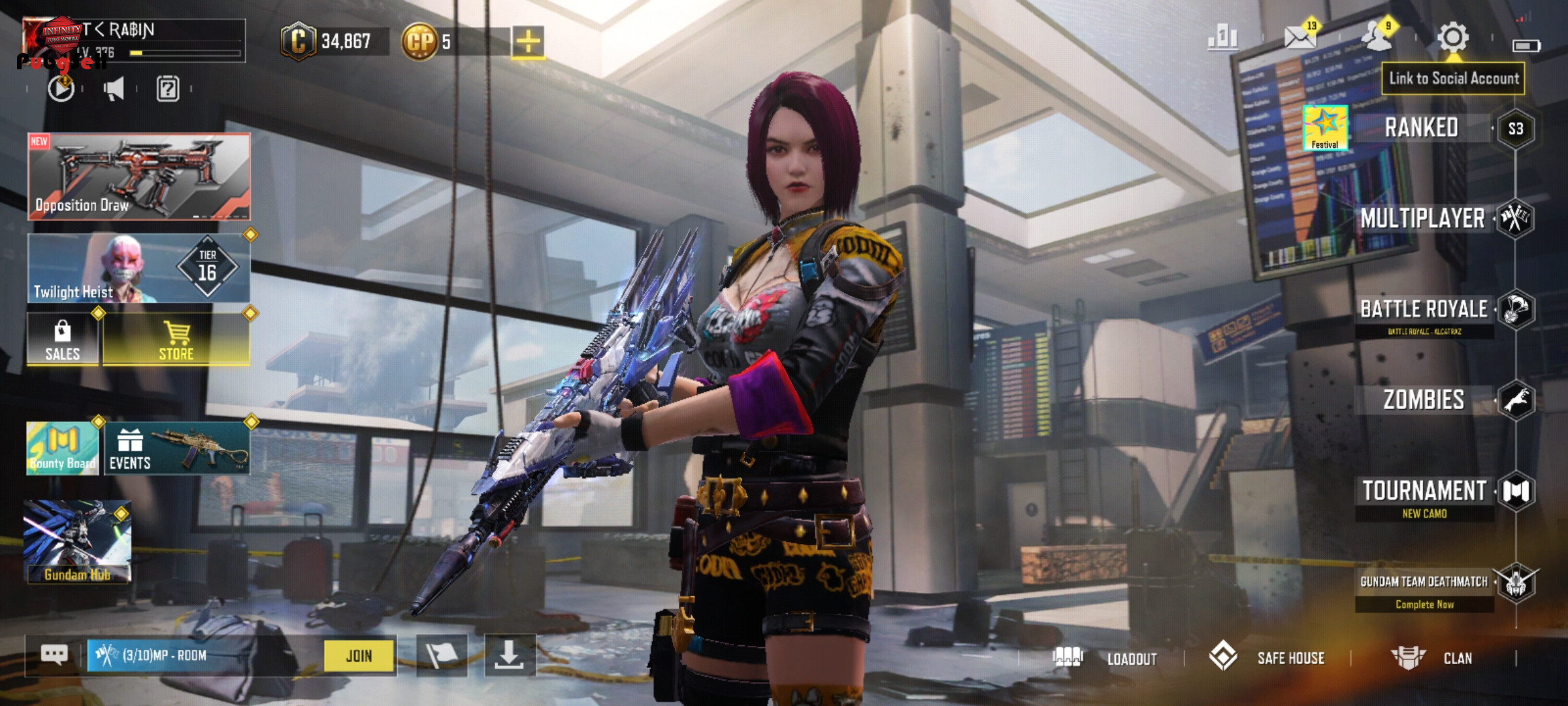1568x706 pixels.
Task: Enter Battle Royale mode
Action: [1424, 309]
